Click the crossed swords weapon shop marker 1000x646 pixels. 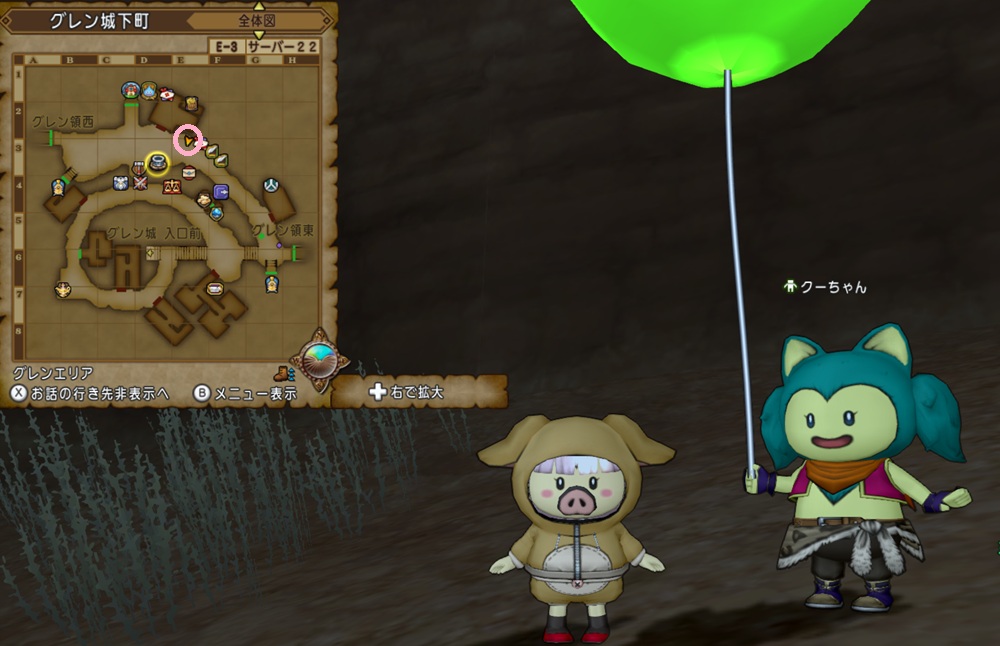140,183
